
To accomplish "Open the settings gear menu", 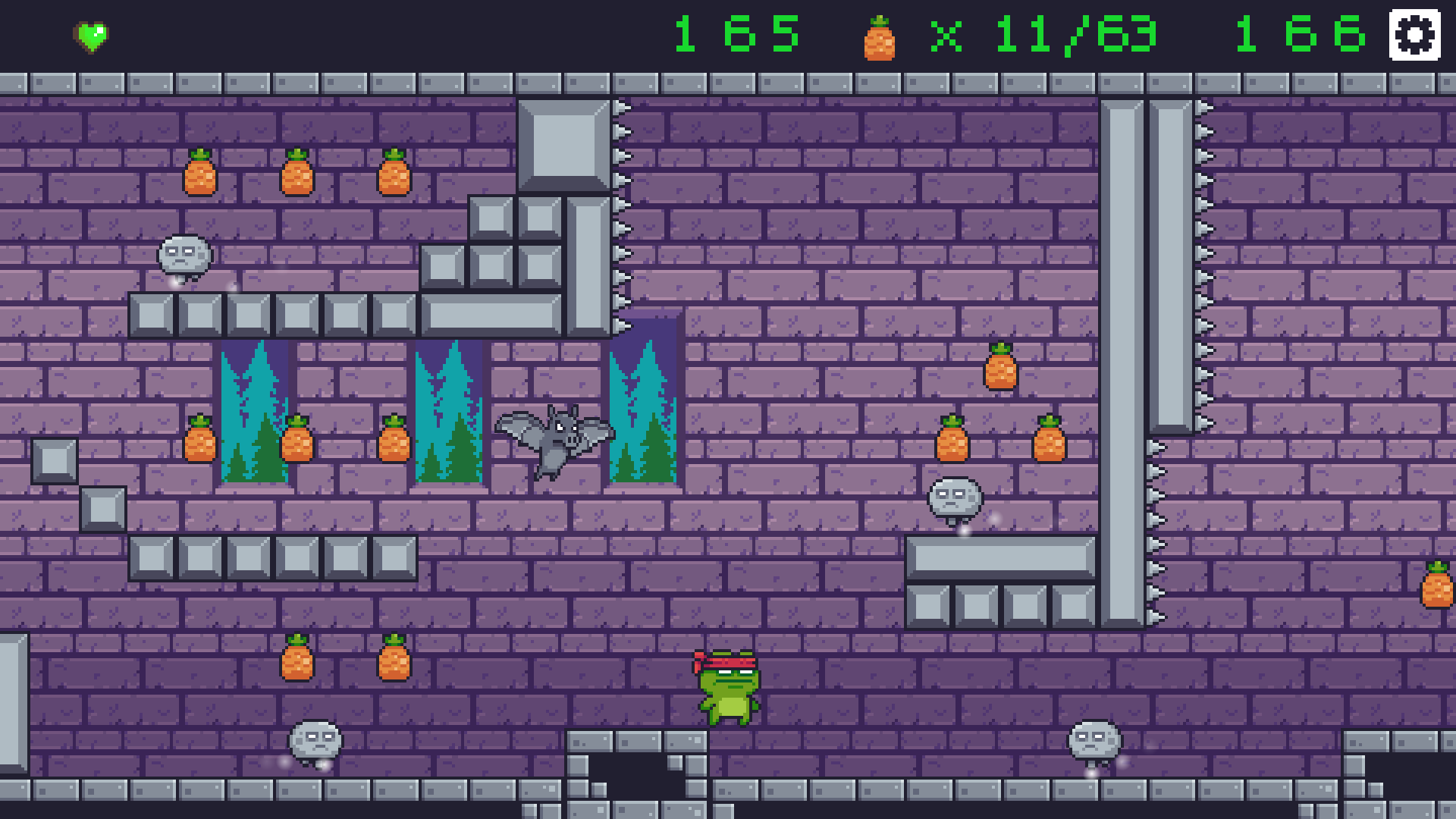I will pyautogui.click(x=1415, y=33).
